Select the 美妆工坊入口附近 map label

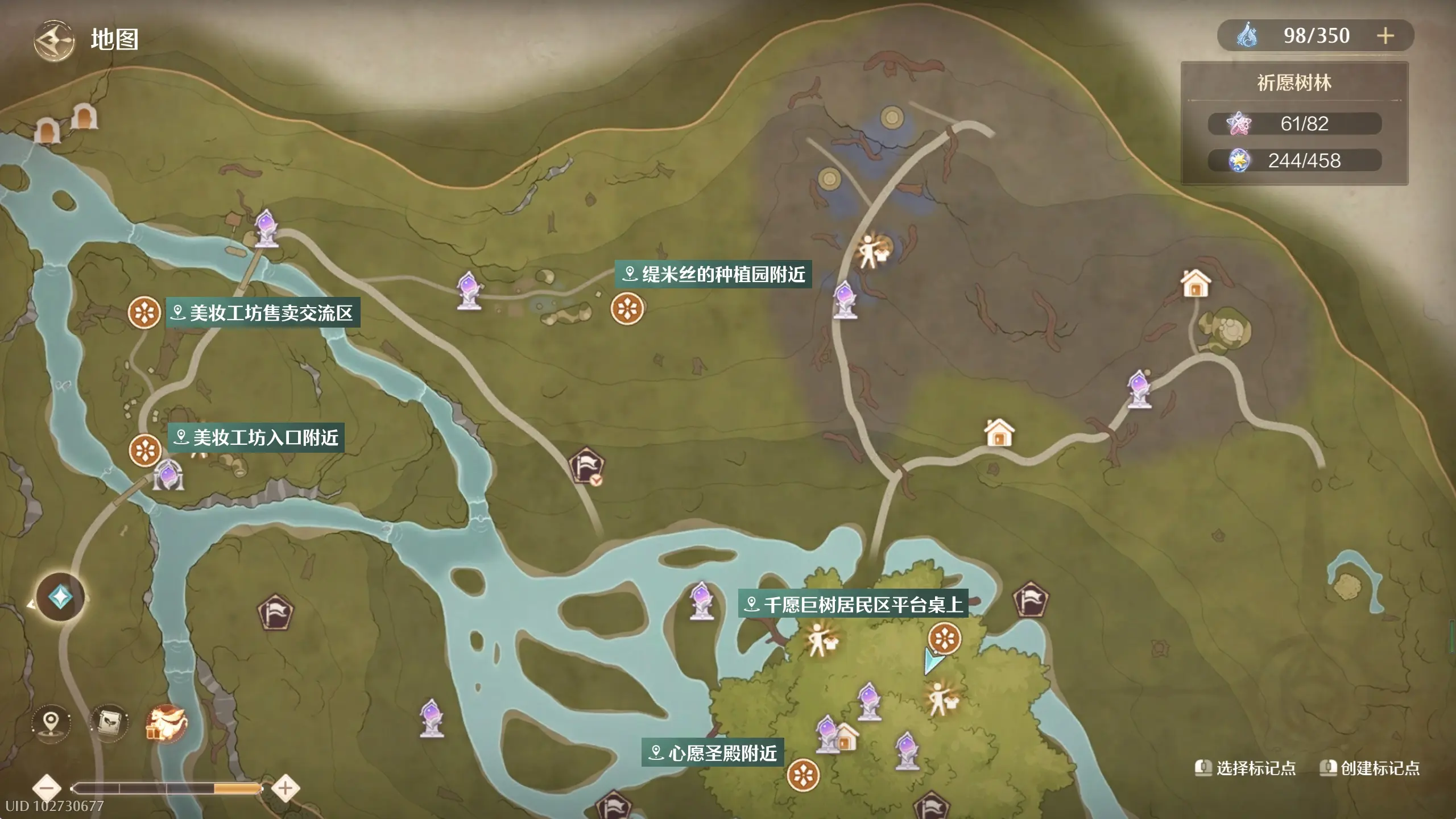[257, 437]
